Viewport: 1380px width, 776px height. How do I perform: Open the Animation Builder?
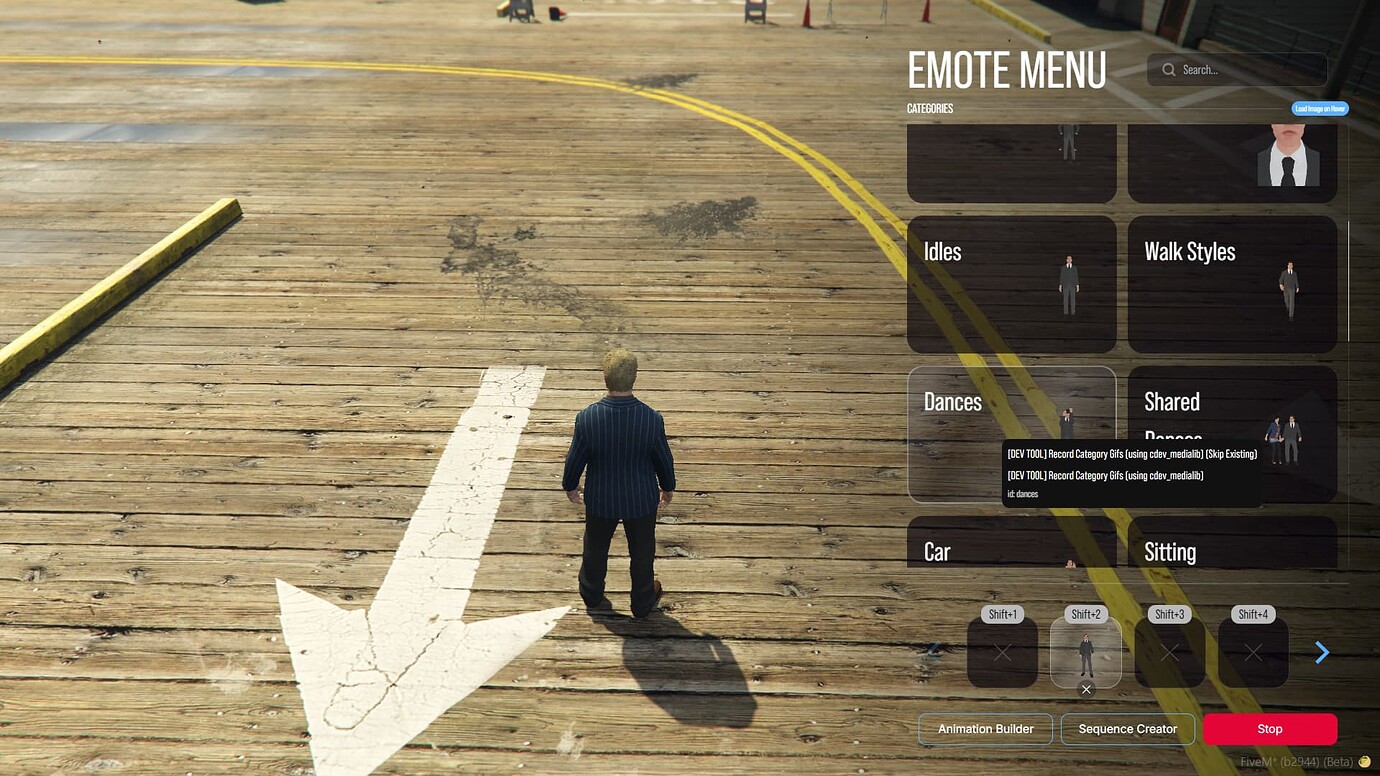pos(985,729)
